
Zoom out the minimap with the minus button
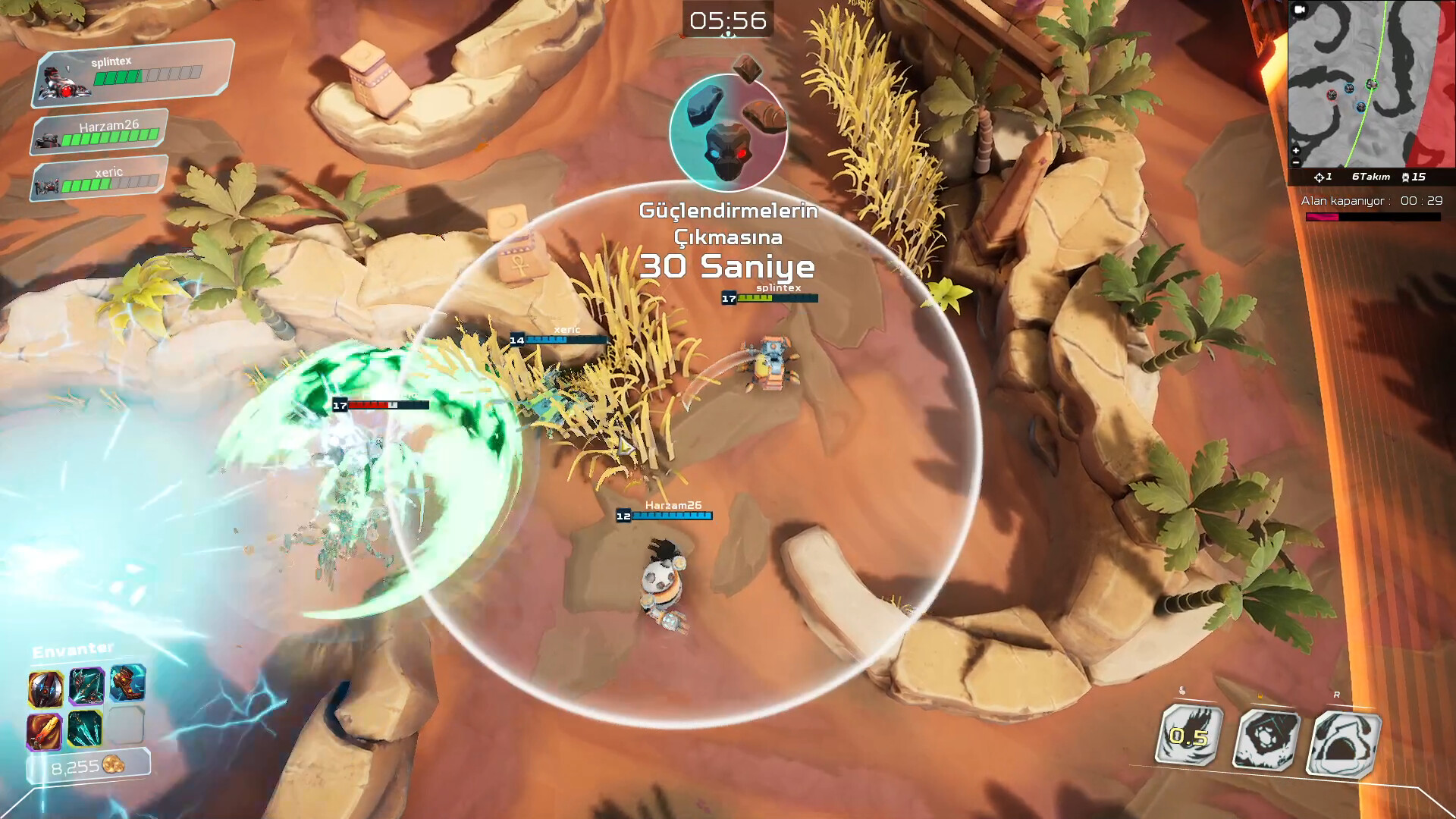point(1295,163)
